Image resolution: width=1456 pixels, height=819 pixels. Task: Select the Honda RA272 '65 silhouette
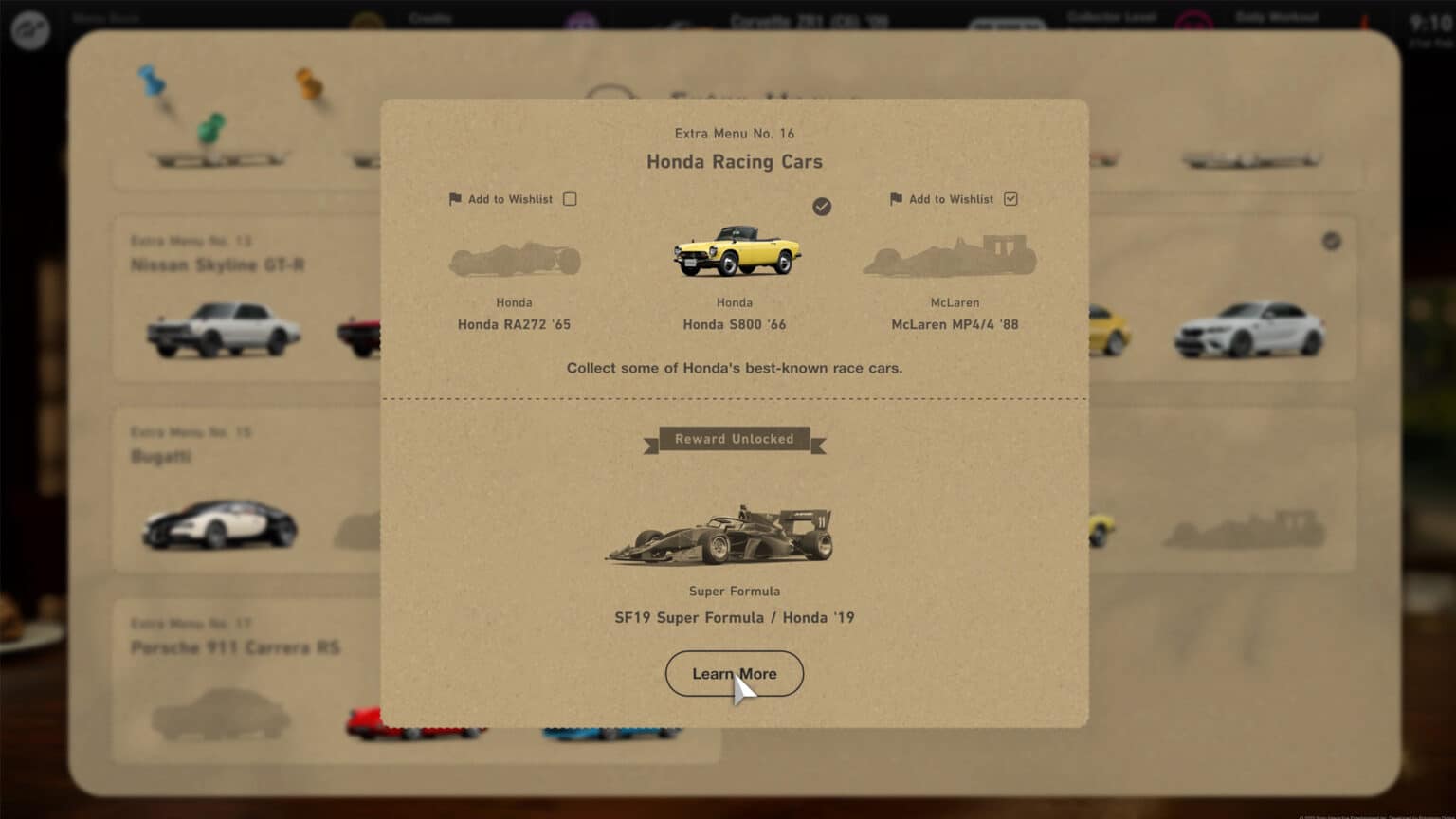(515, 259)
